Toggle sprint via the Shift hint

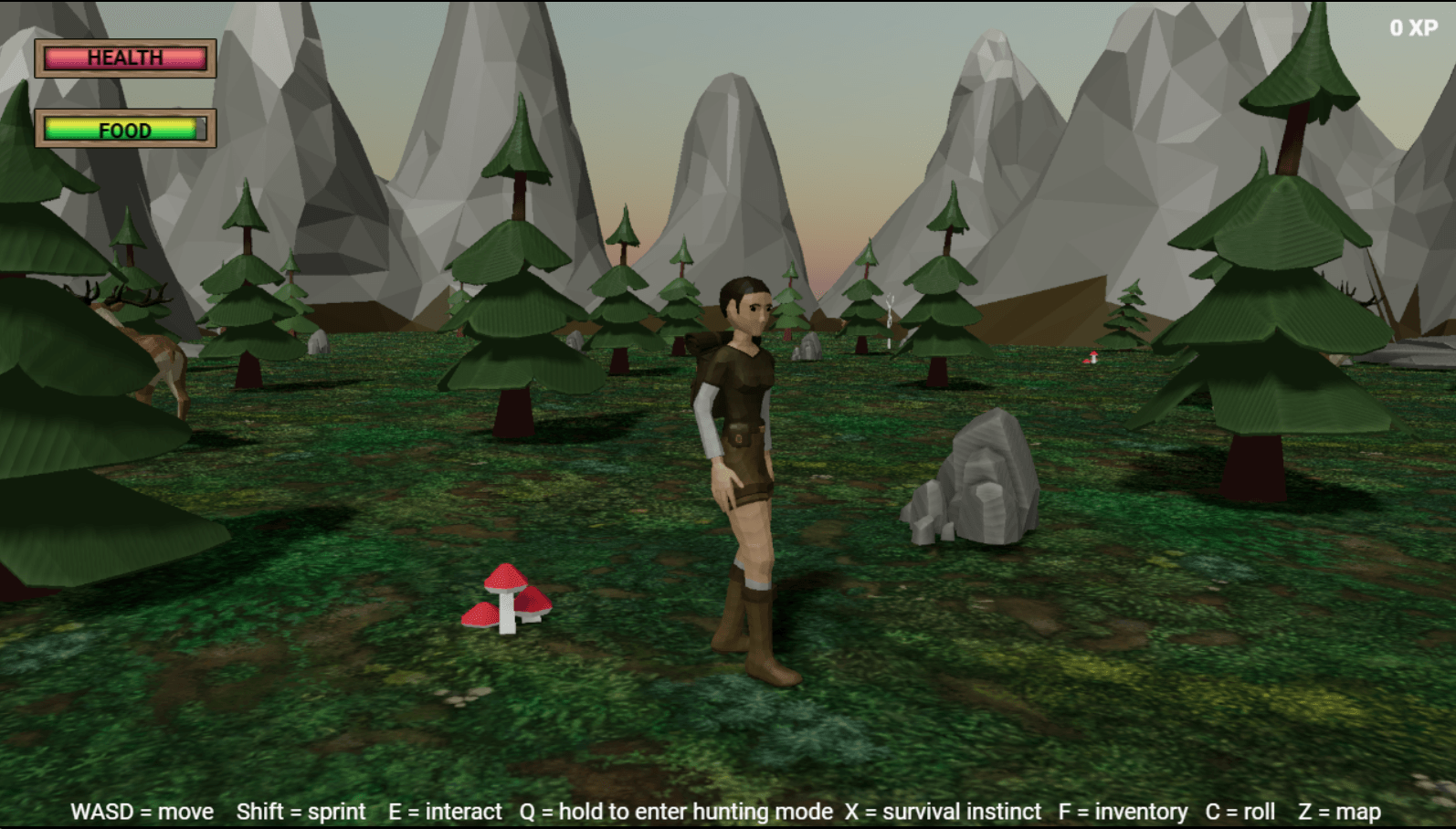301,811
